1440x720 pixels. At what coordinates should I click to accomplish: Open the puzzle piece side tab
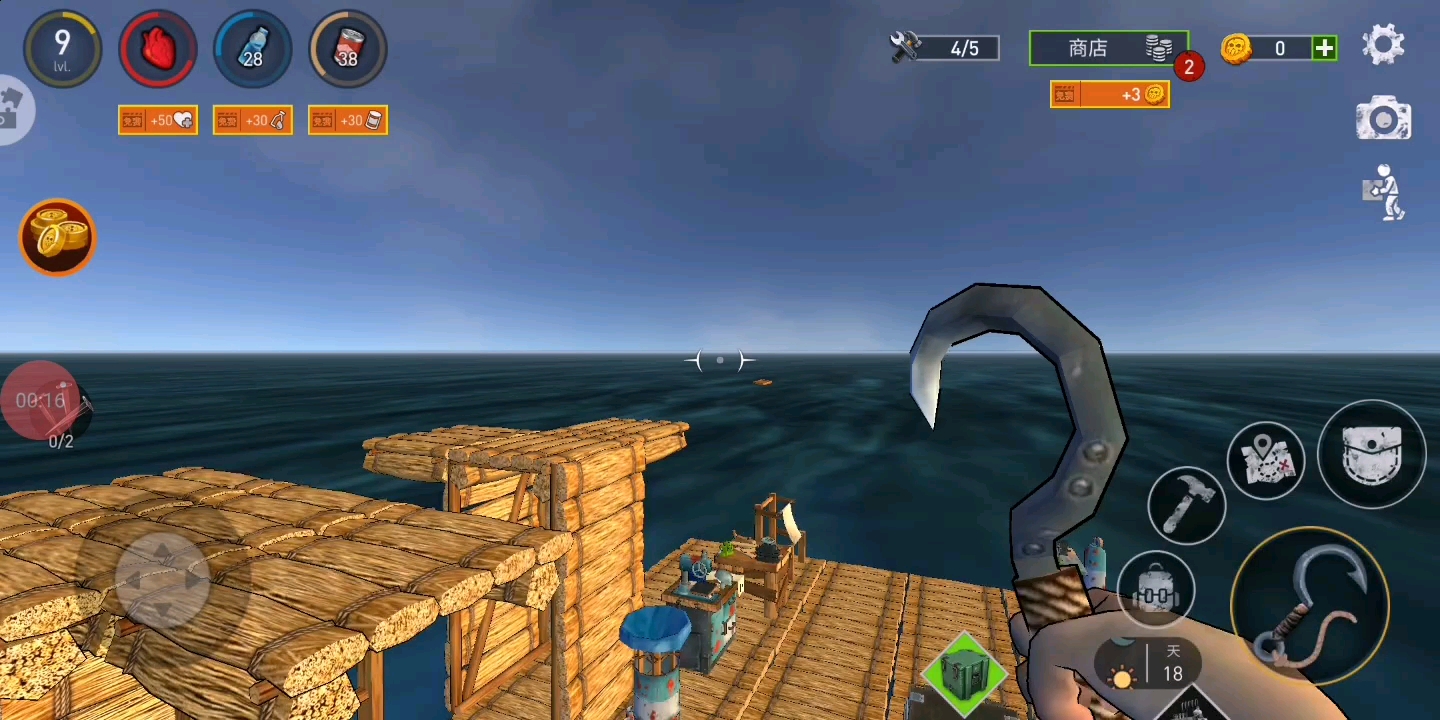point(12,109)
